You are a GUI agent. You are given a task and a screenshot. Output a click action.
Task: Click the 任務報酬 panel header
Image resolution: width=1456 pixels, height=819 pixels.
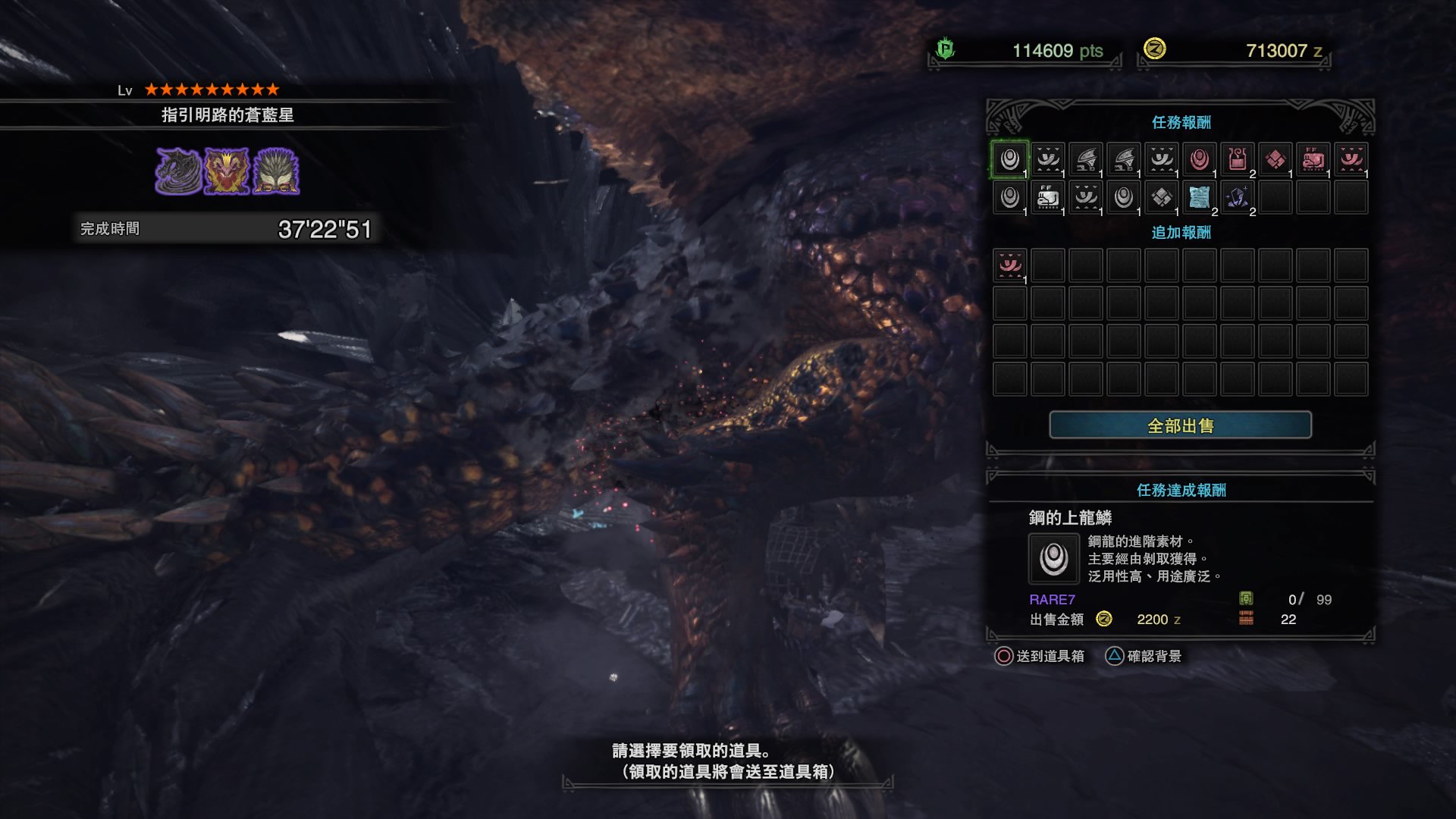pyautogui.click(x=1181, y=122)
